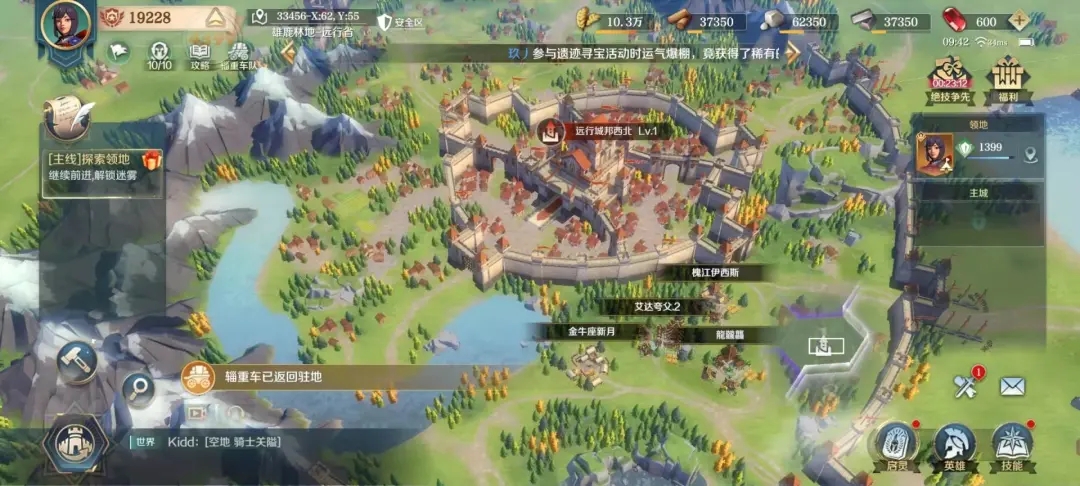Open the crossed tools icon with notification
The width and height of the screenshot is (1080, 486).
point(965,386)
